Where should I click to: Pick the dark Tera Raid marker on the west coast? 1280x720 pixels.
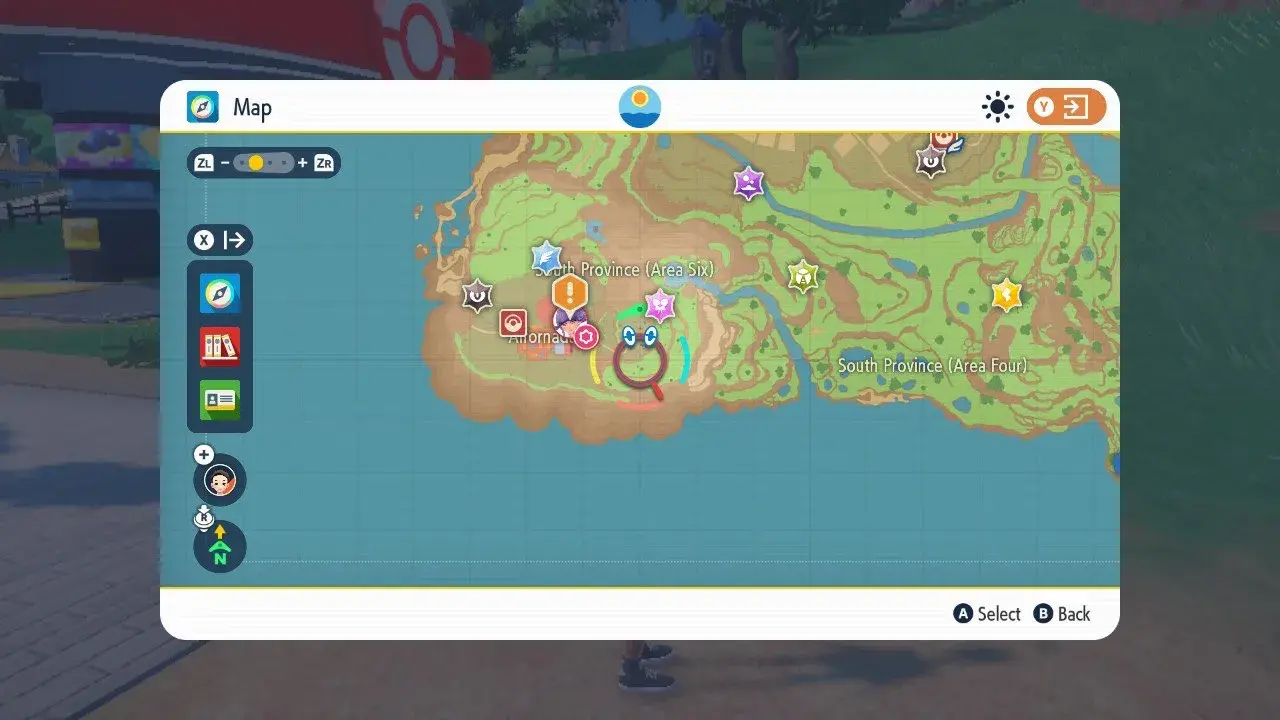pos(477,295)
